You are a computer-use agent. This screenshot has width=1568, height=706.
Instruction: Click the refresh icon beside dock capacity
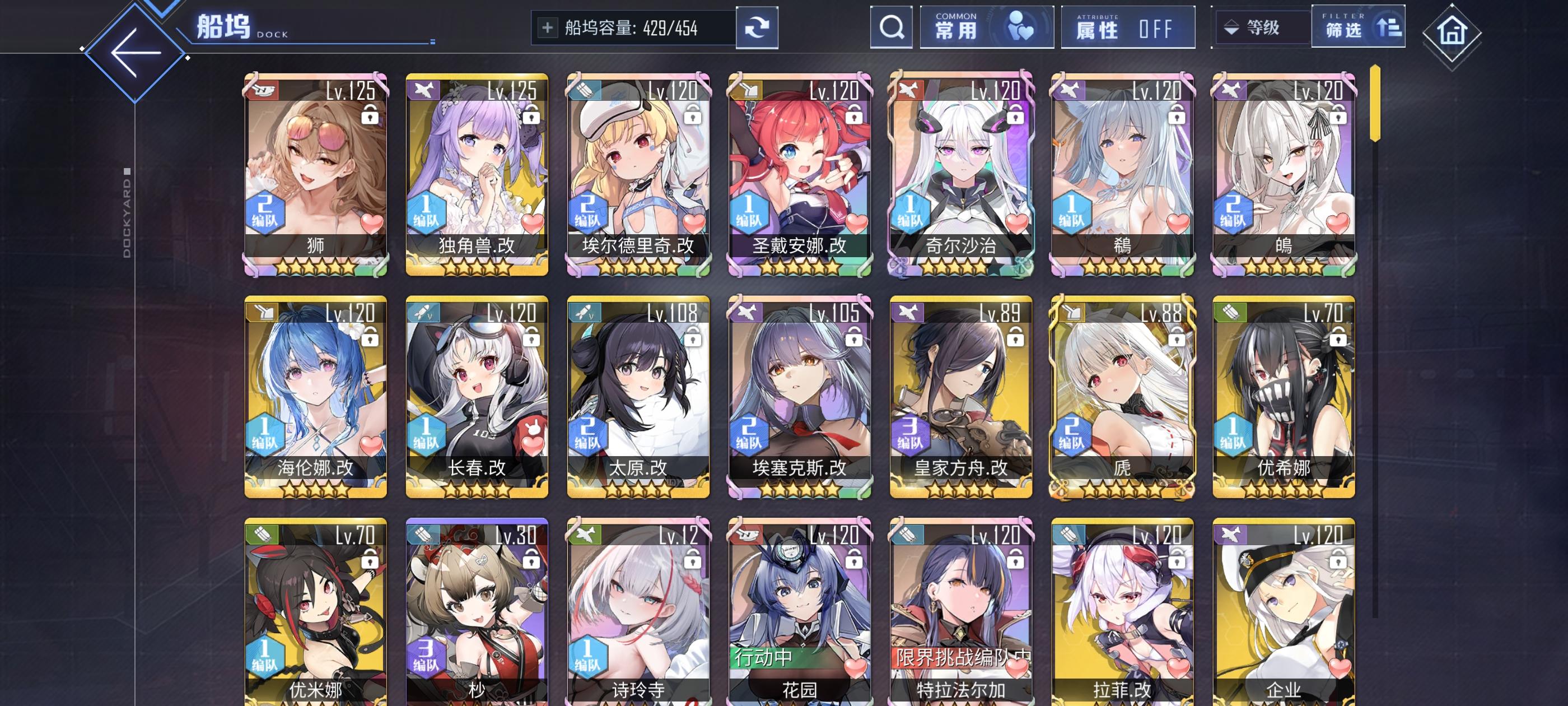(756, 27)
